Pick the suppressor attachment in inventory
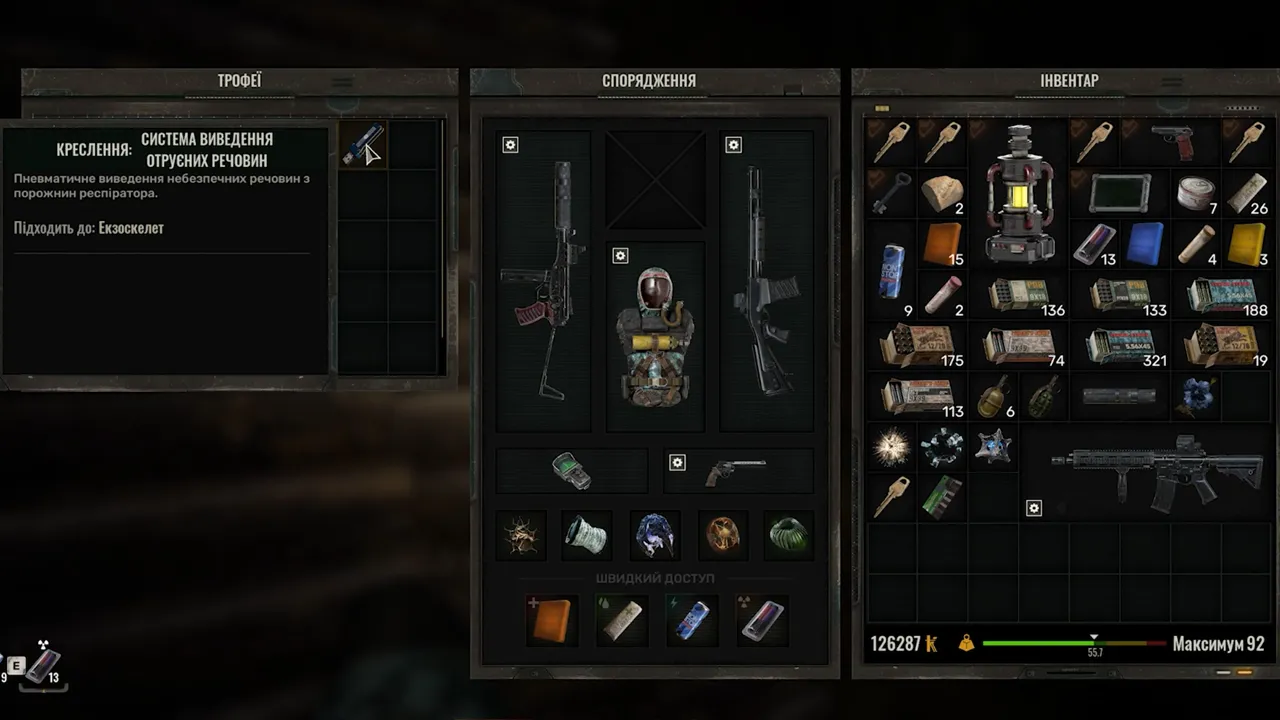 pyautogui.click(x=1119, y=396)
